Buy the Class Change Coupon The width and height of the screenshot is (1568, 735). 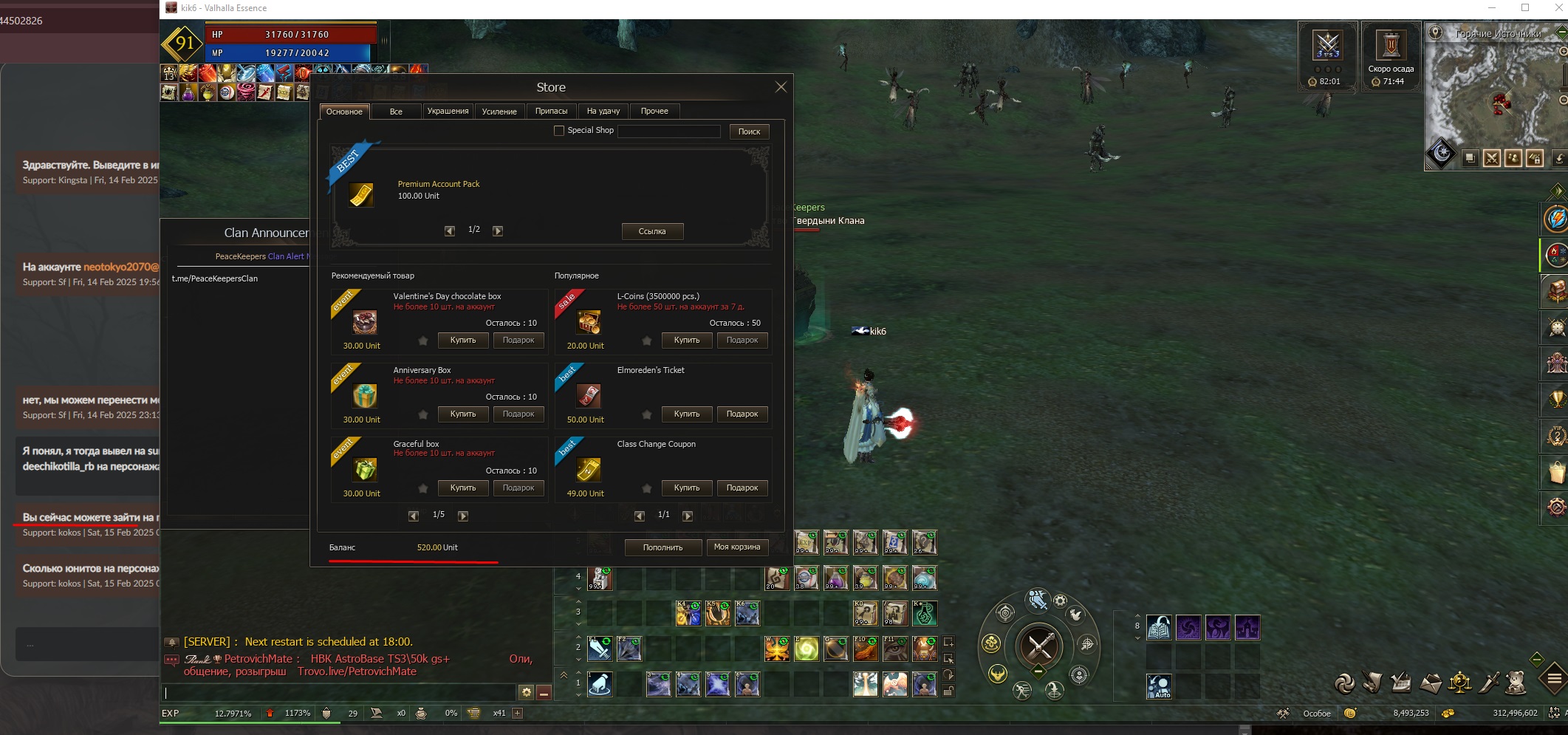[x=687, y=488]
